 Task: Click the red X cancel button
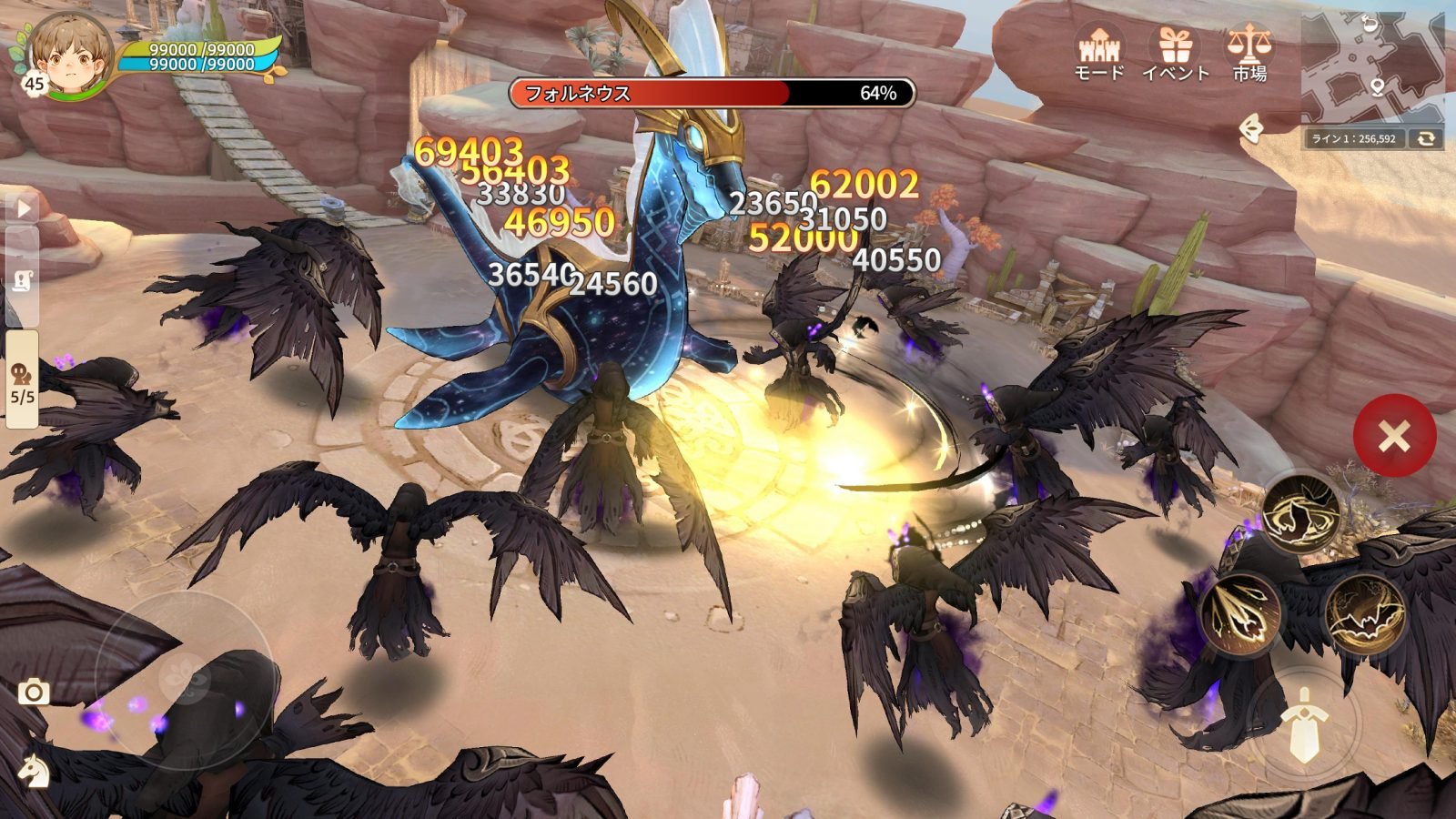click(1394, 437)
